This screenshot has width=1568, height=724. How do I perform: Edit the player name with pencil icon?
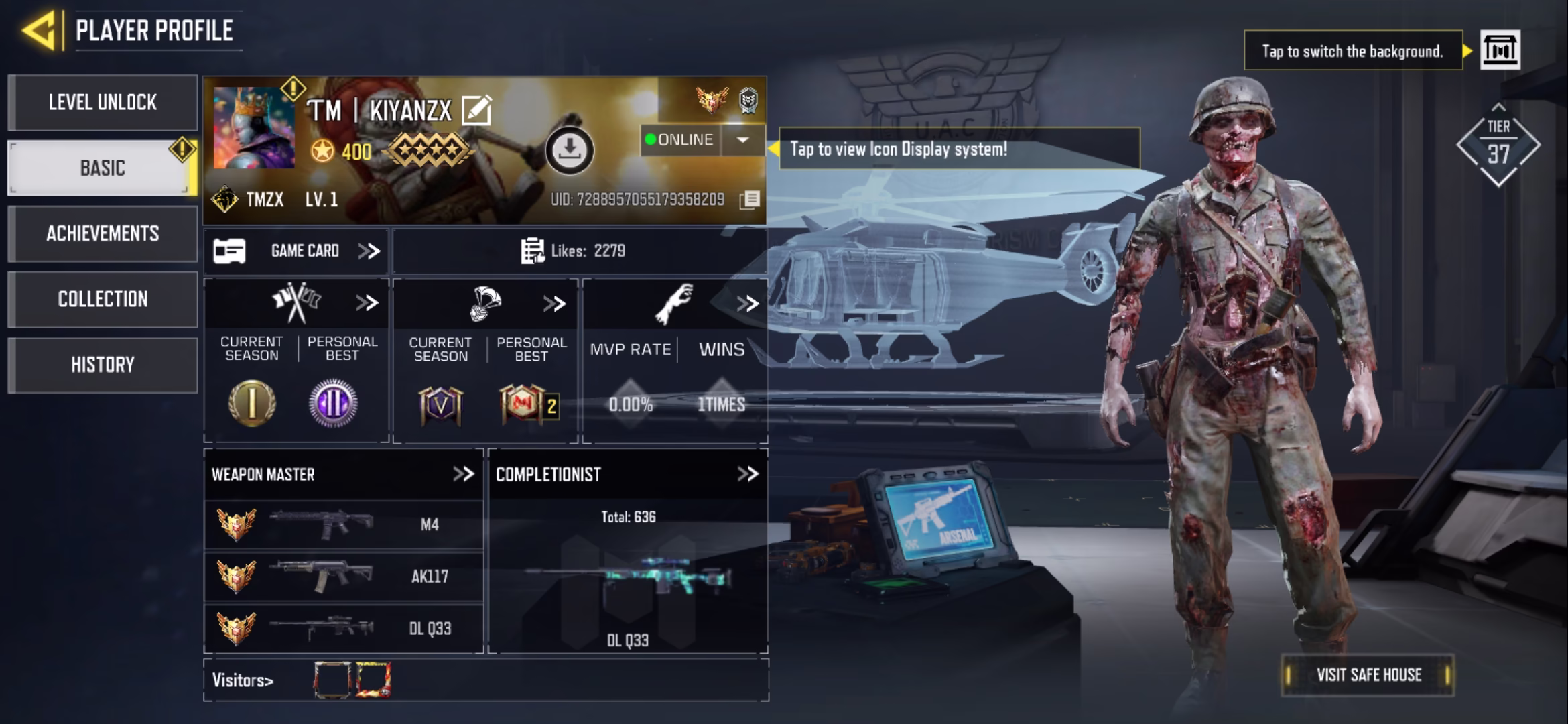(476, 110)
